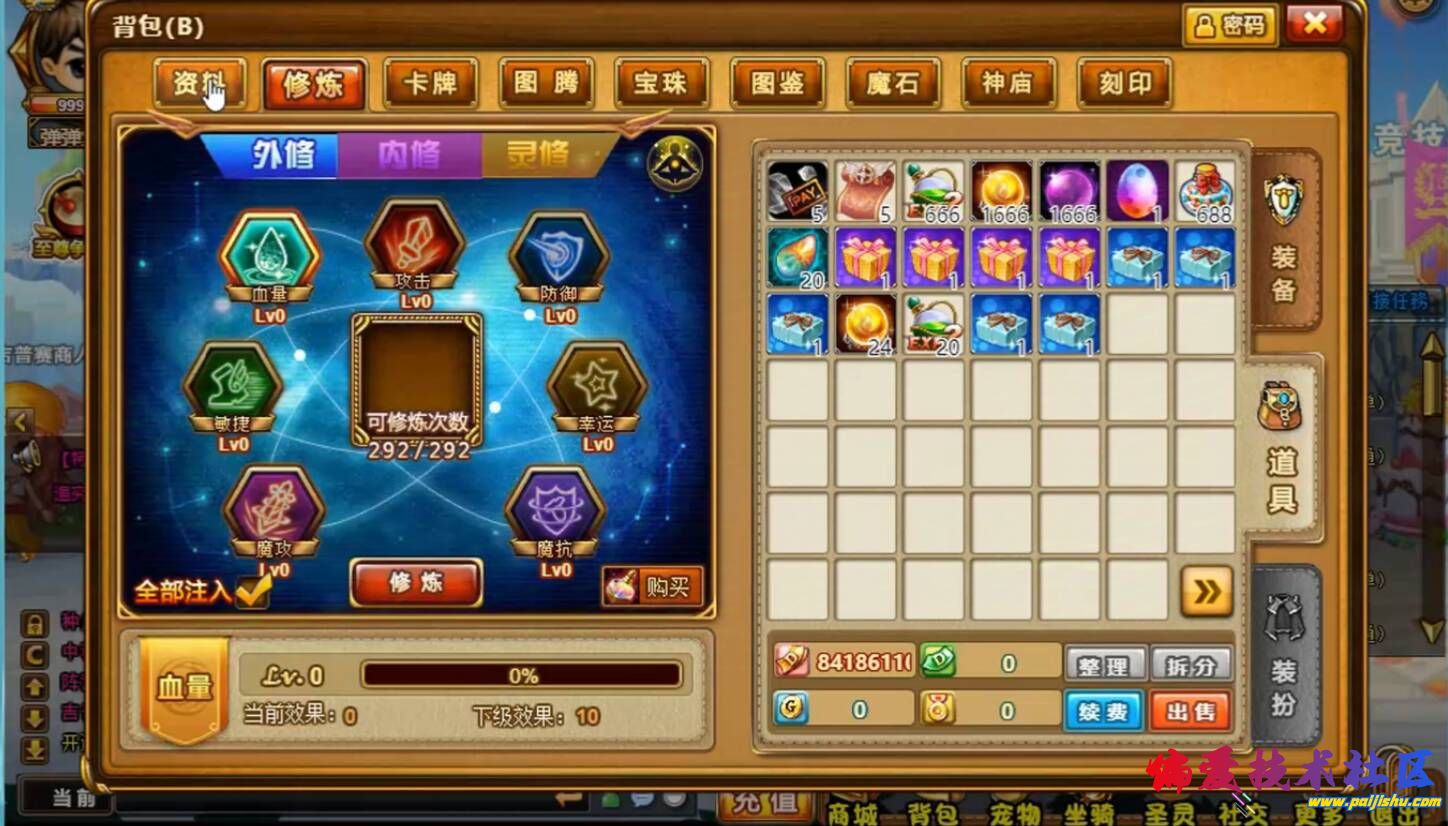Viewport: 1448px width, 826px height.
Task: Pick the 幸运 luck cultivation icon
Action: (x=597, y=387)
